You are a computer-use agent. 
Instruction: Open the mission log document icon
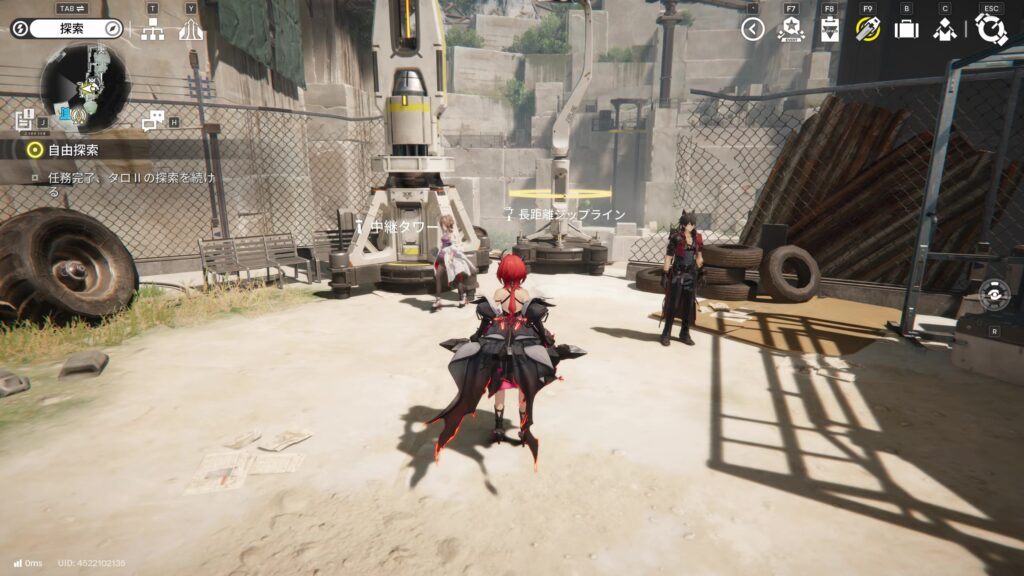25,121
